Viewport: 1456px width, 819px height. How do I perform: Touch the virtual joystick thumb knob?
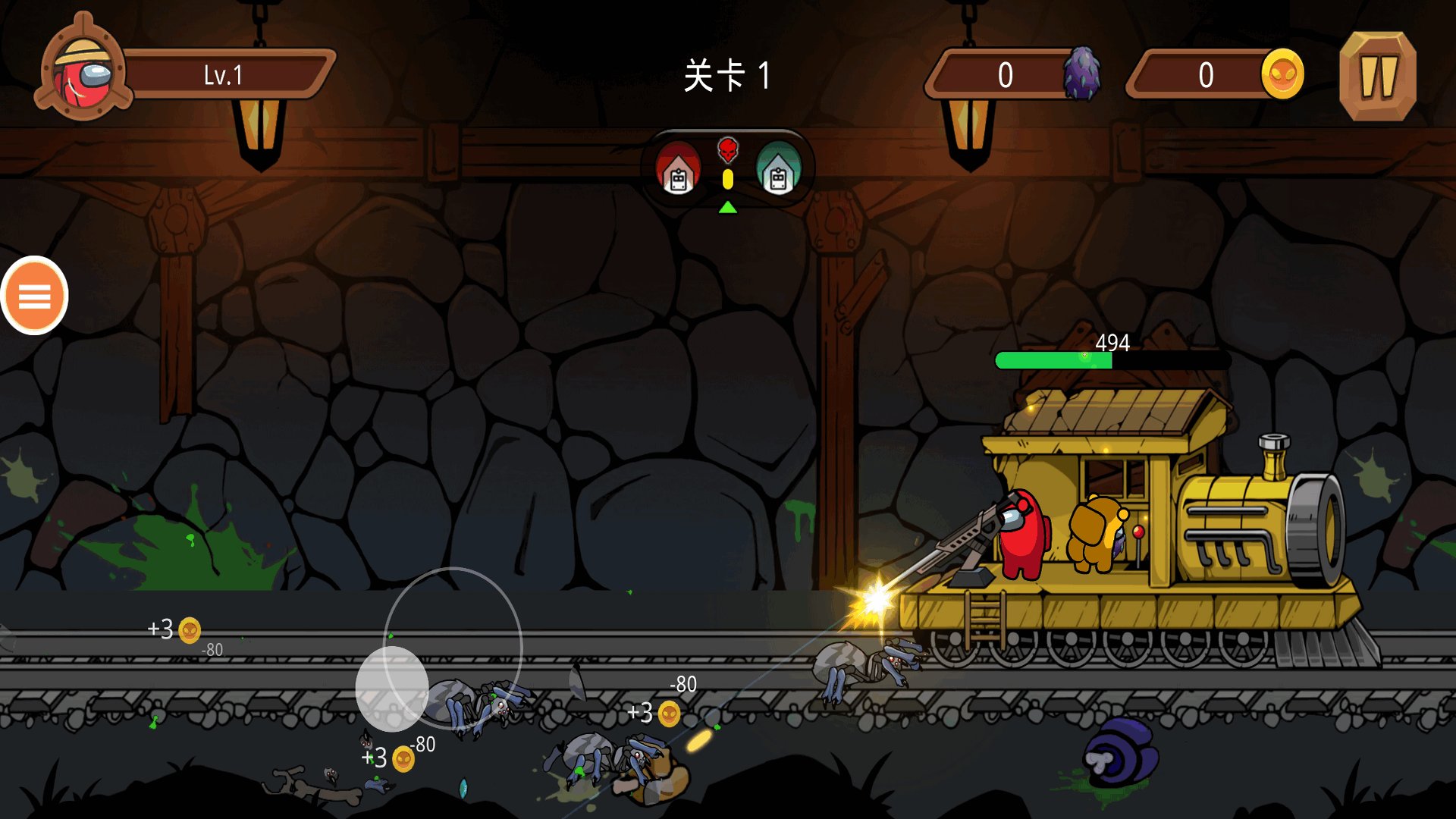click(x=391, y=689)
